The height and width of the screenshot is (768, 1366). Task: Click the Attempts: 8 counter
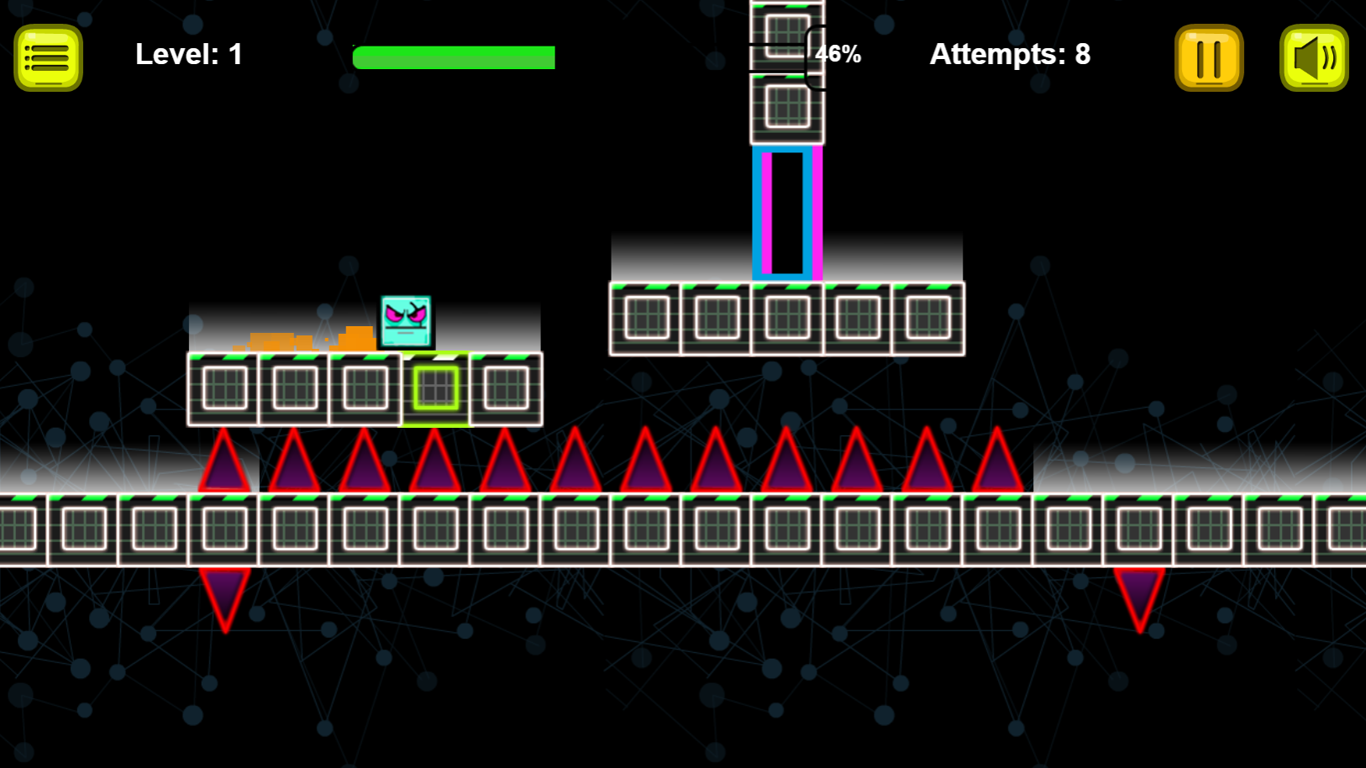1009,54
